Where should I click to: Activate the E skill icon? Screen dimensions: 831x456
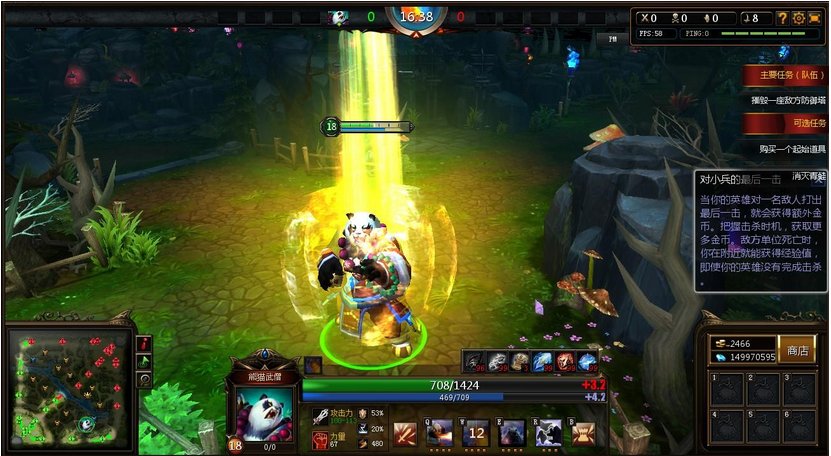pyautogui.click(x=512, y=433)
